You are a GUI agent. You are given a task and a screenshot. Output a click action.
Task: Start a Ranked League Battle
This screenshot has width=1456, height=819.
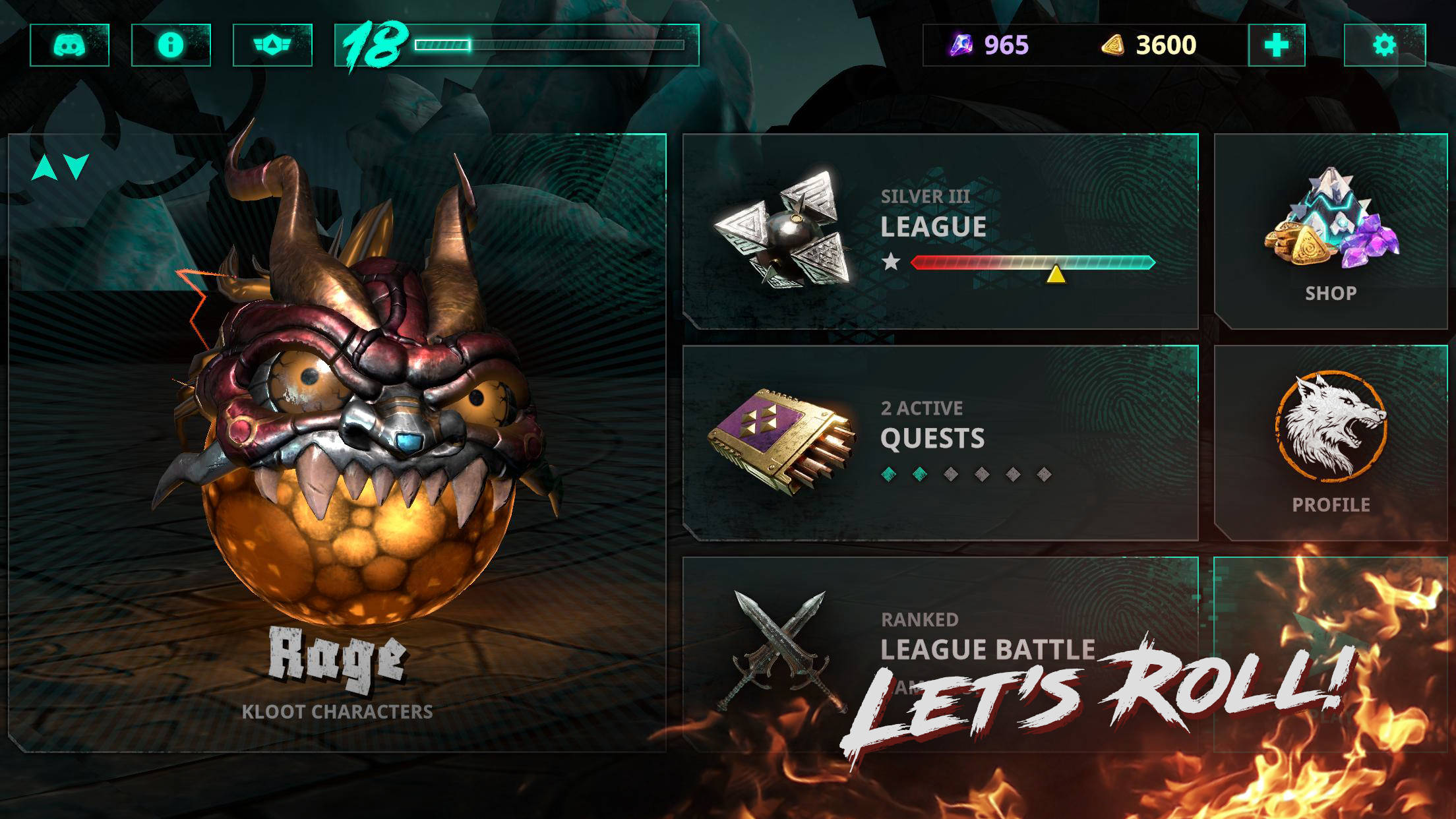click(940, 650)
